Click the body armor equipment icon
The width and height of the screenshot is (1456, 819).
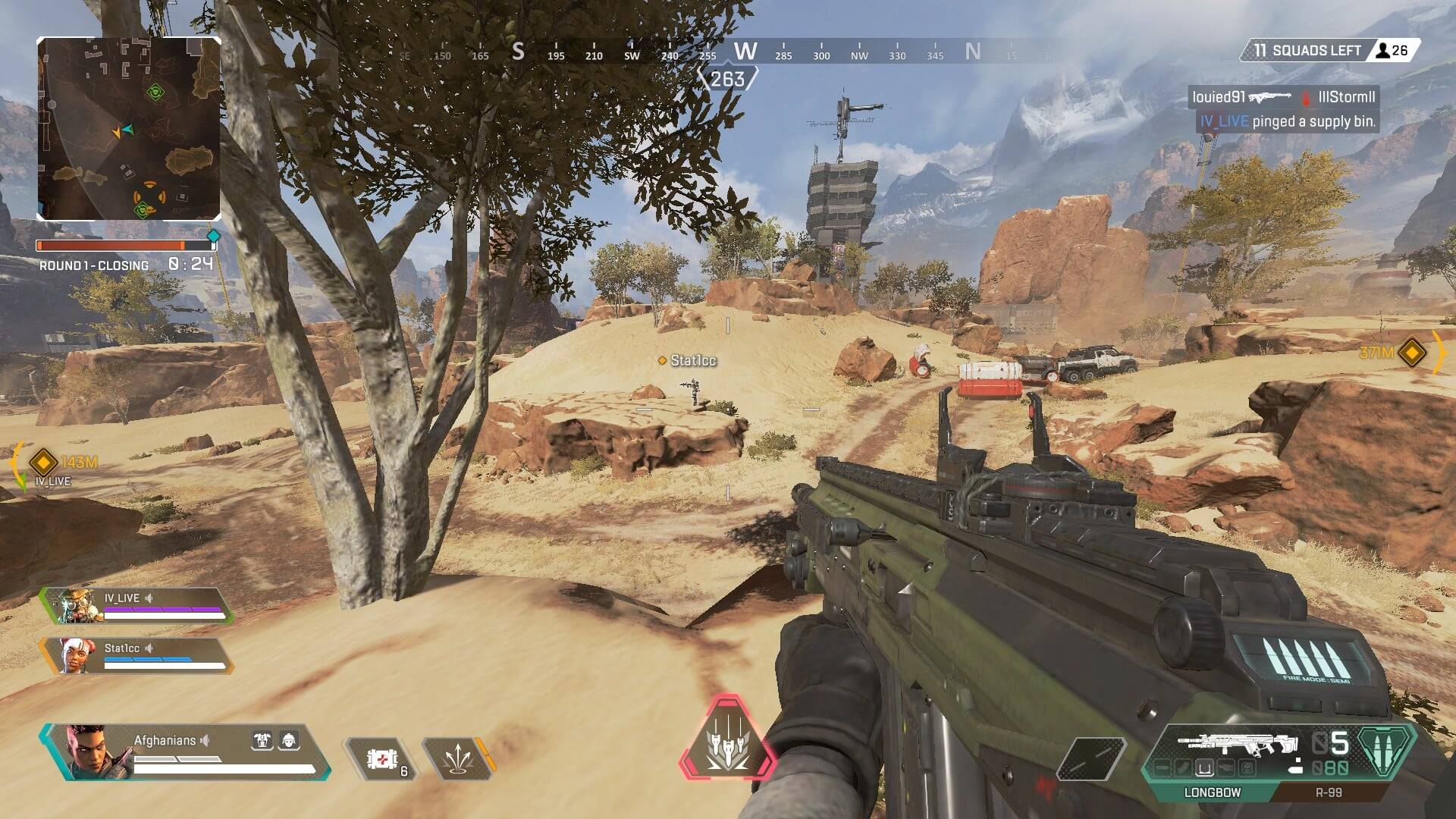click(x=262, y=740)
